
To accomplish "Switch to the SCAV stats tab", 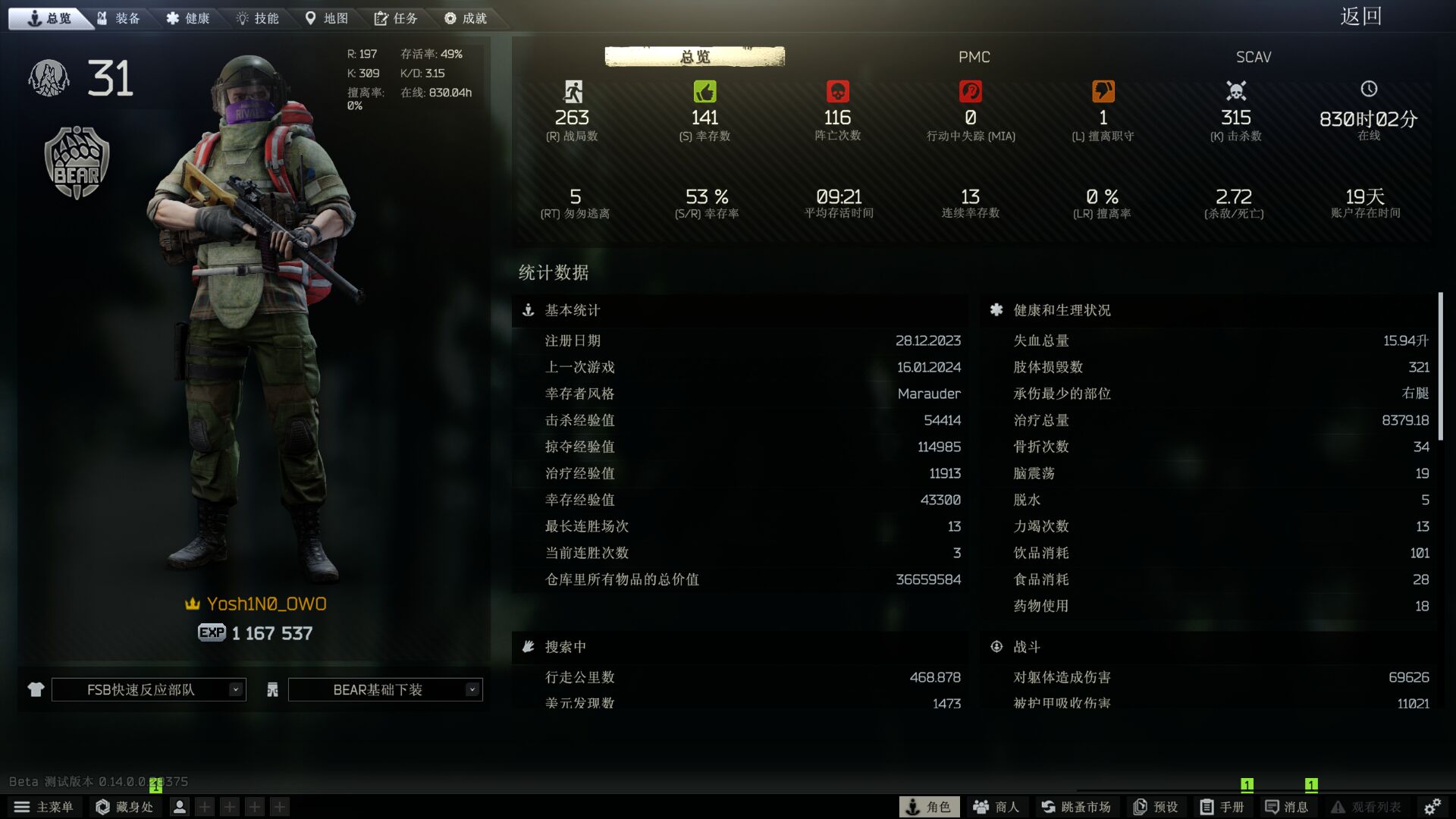I will point(1253,57).
